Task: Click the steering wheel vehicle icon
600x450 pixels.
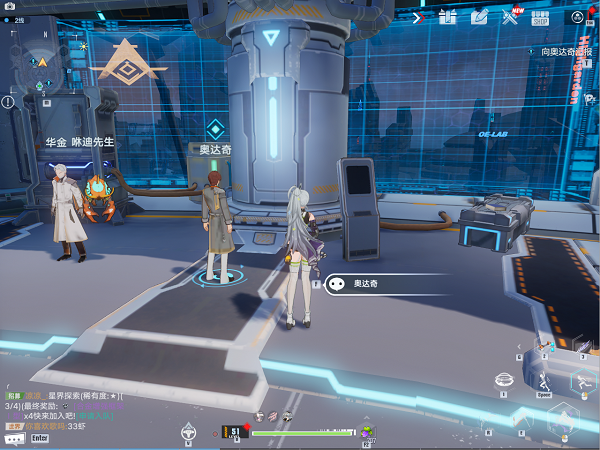Action: tap(187, 432)
